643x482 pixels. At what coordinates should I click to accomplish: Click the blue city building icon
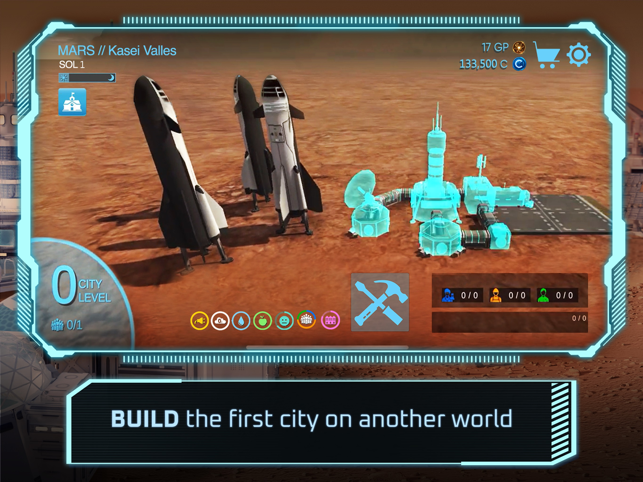pos(72,102)
